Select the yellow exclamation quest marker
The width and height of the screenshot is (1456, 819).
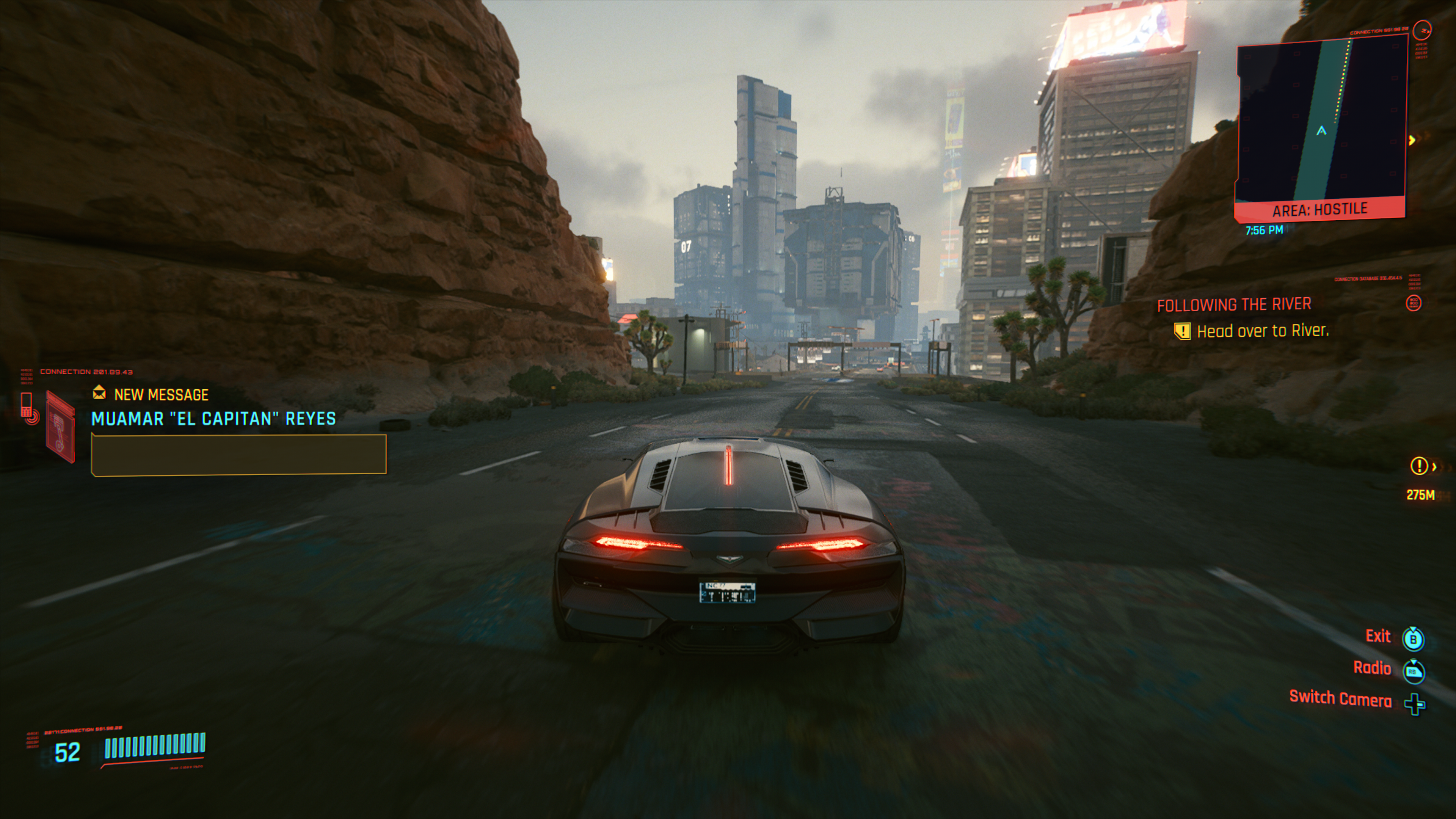point(1418,466)
